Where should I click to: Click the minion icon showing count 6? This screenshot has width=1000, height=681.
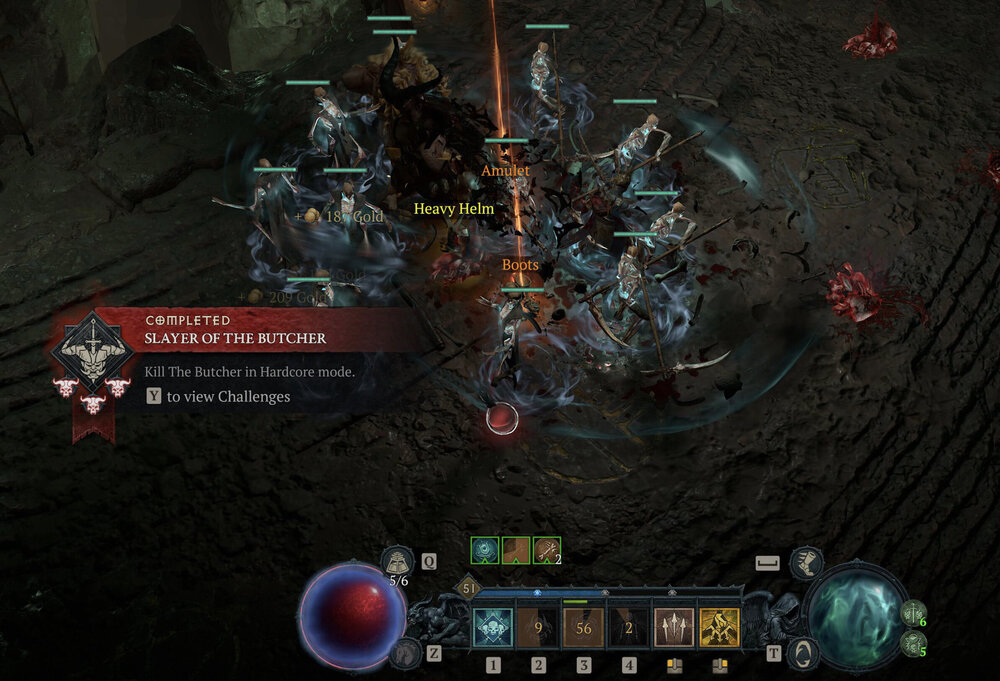[912, 612]
